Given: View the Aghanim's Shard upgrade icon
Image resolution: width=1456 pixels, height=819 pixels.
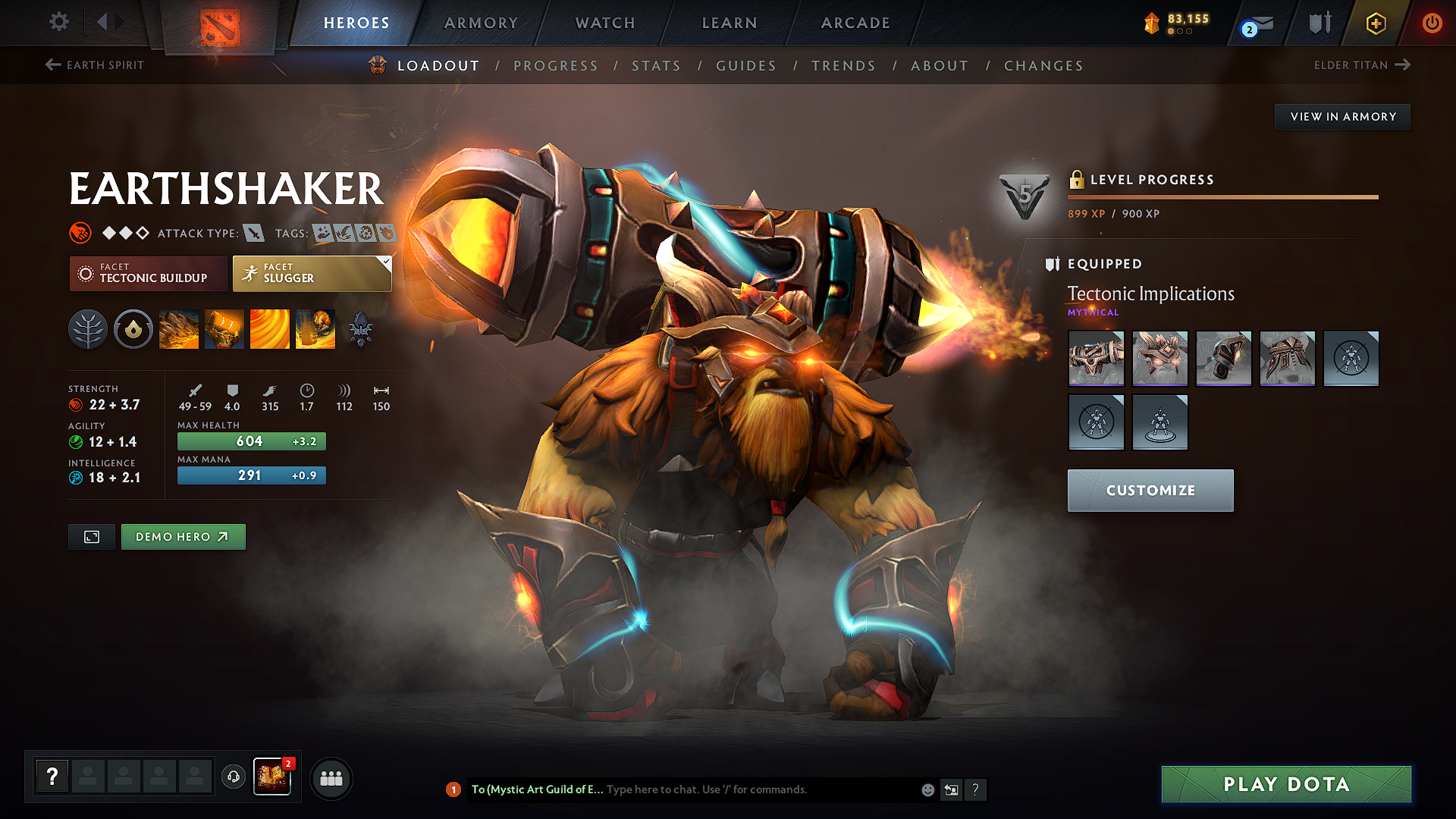Looking at the screenshot, I should [x=361, y=329].
